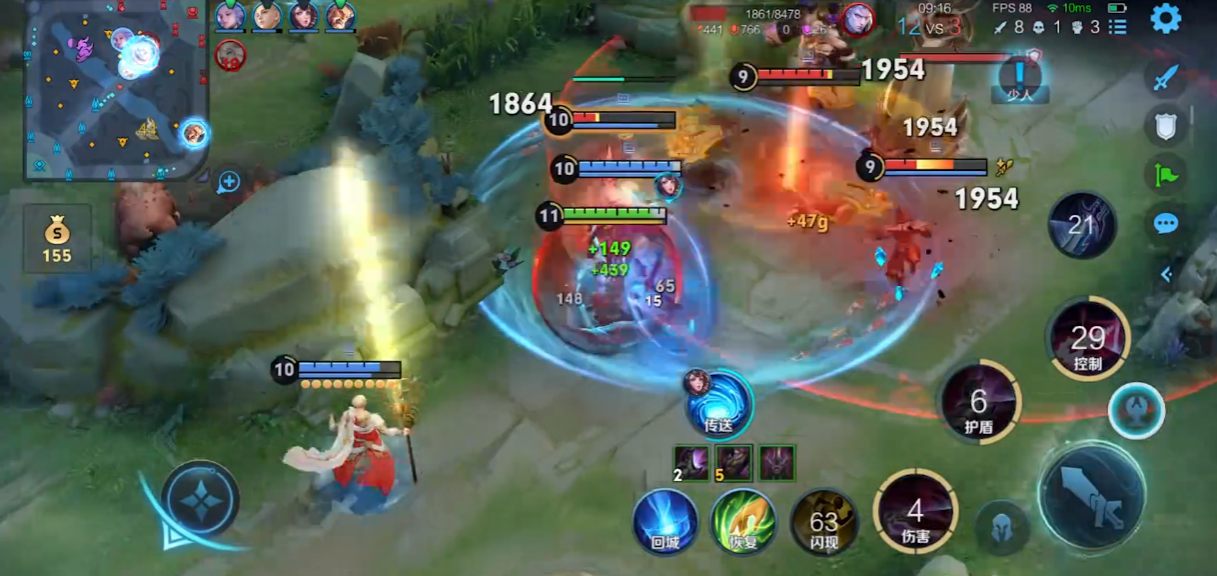Use 传送 teleport to teammate
1217x576 pixels.
click(x=719, y=403)
